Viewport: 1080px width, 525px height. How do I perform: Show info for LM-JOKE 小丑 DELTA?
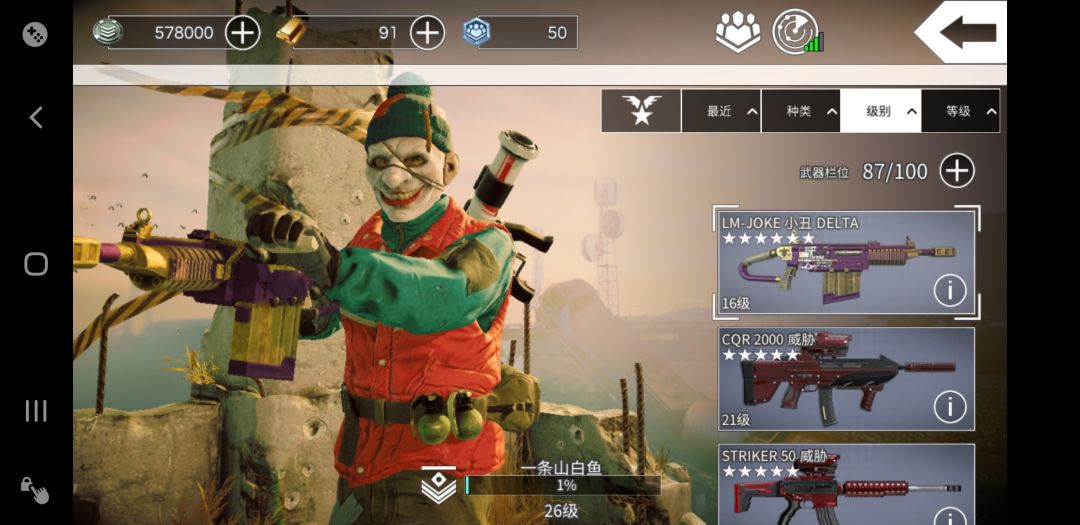tap(949, 291)
